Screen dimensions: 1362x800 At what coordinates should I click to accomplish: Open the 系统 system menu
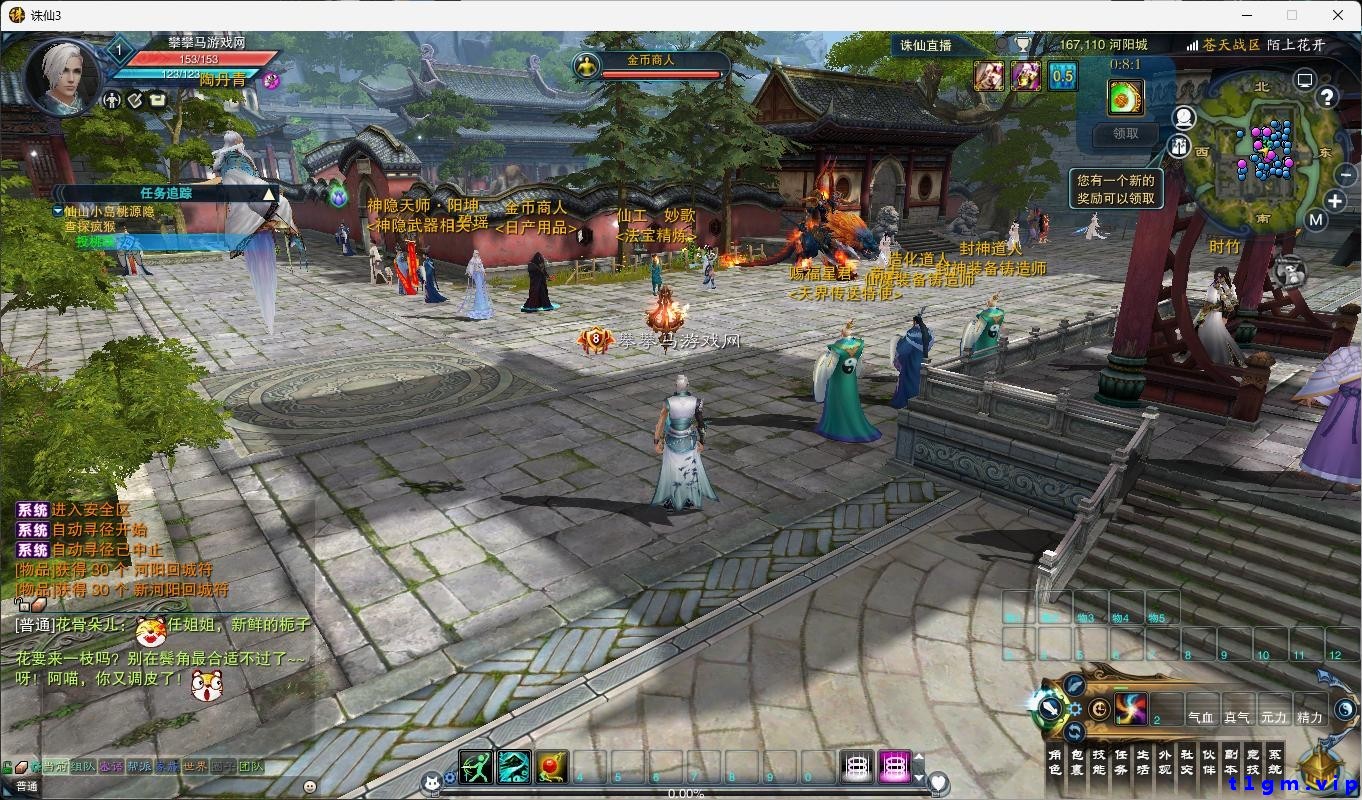(x=1274, y=762)
